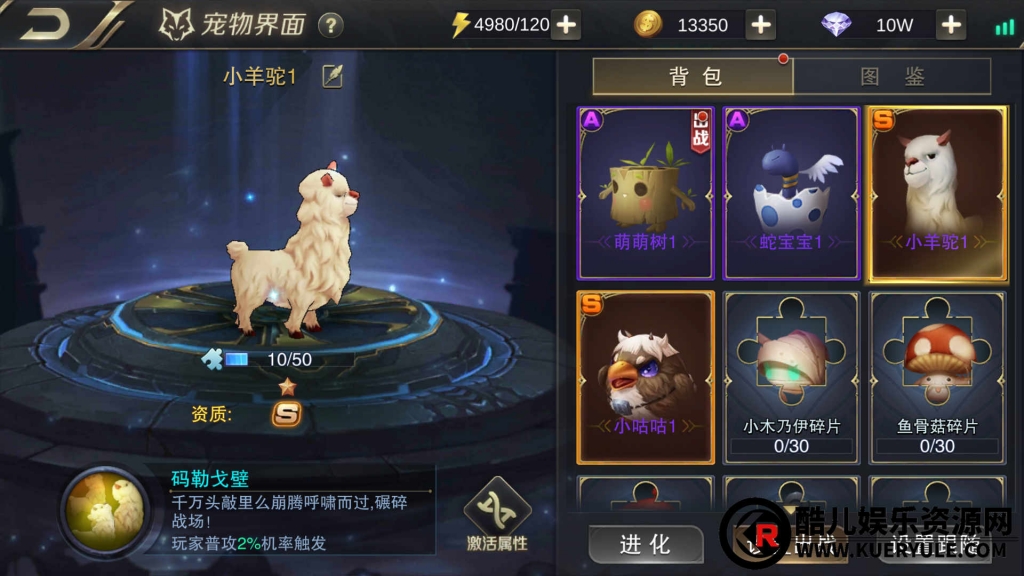
Task: Rename pet using the edit pencil icon
Action: tap(332, 76)
